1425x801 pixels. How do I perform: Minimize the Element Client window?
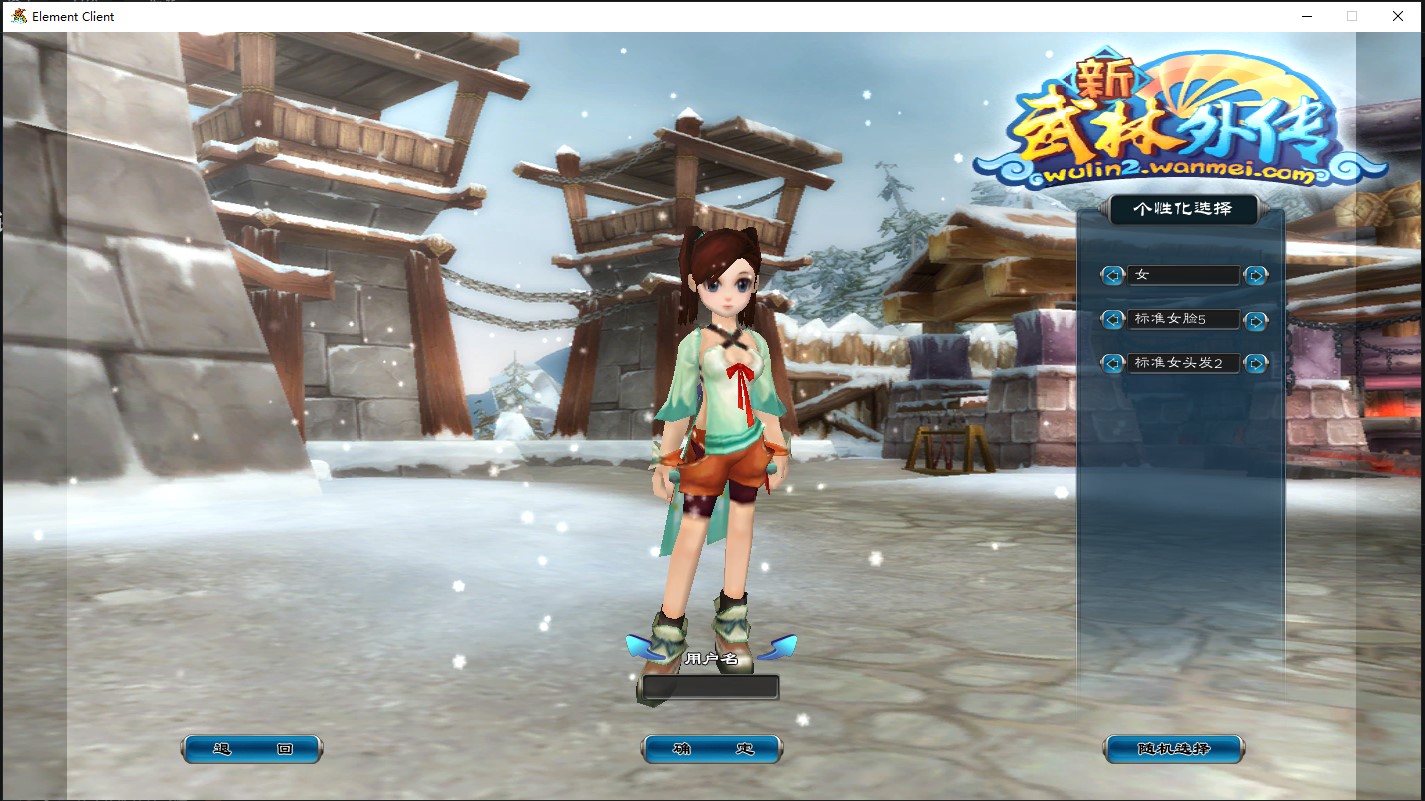tap(1307, 16)
